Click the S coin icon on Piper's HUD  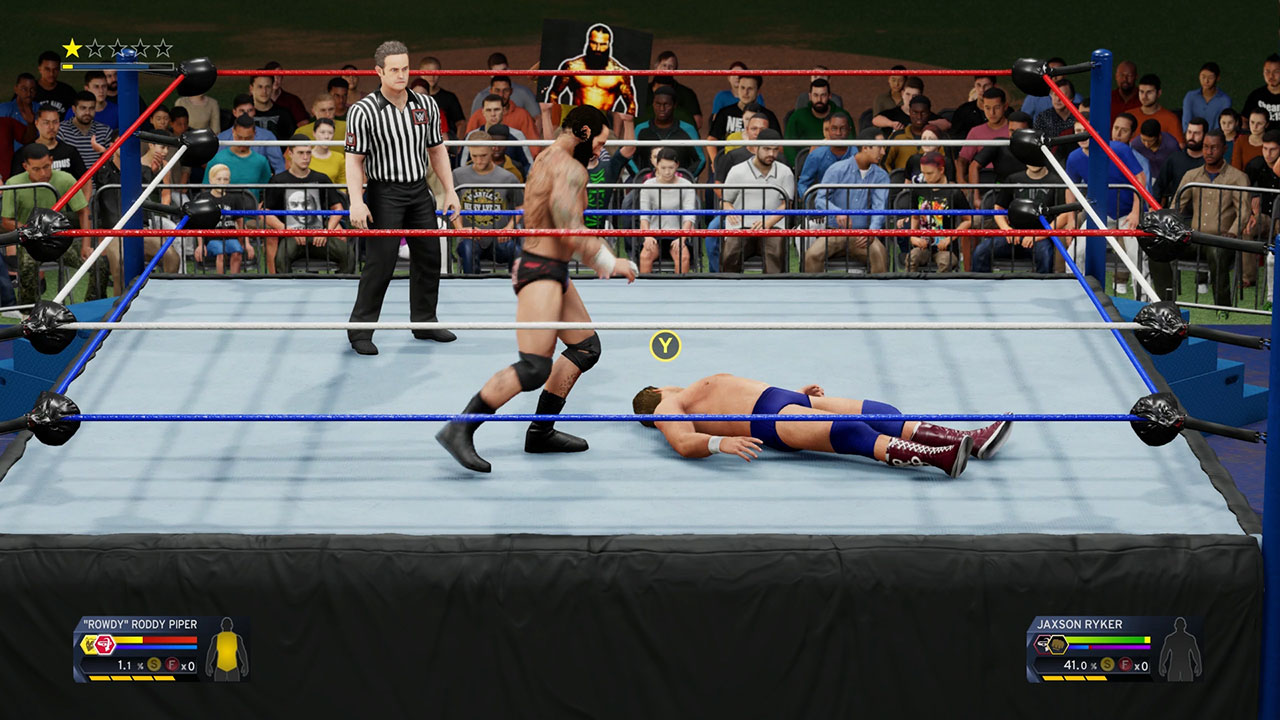point(153,664)
